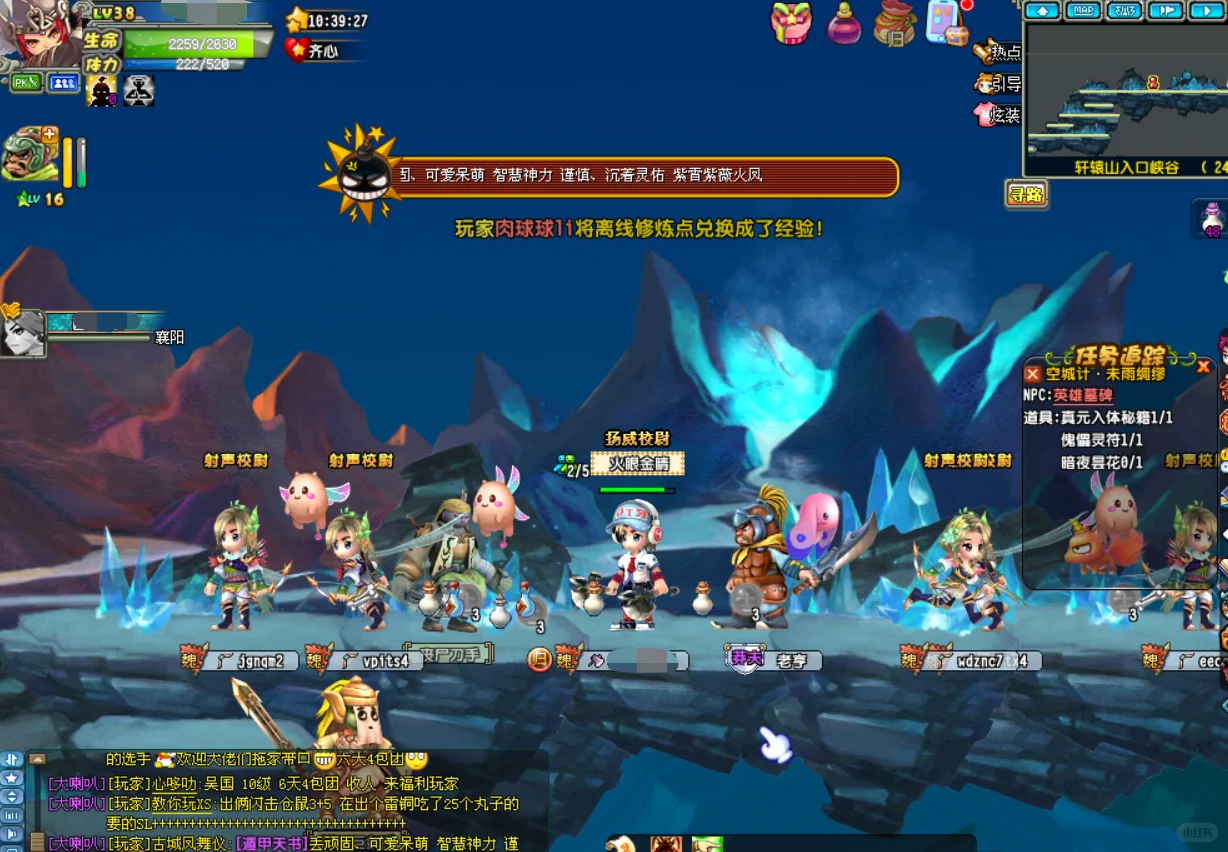This screenshot has width=1228, height=852.
Task: Open the full map with MAP button
Action: tap(1083, 11)
